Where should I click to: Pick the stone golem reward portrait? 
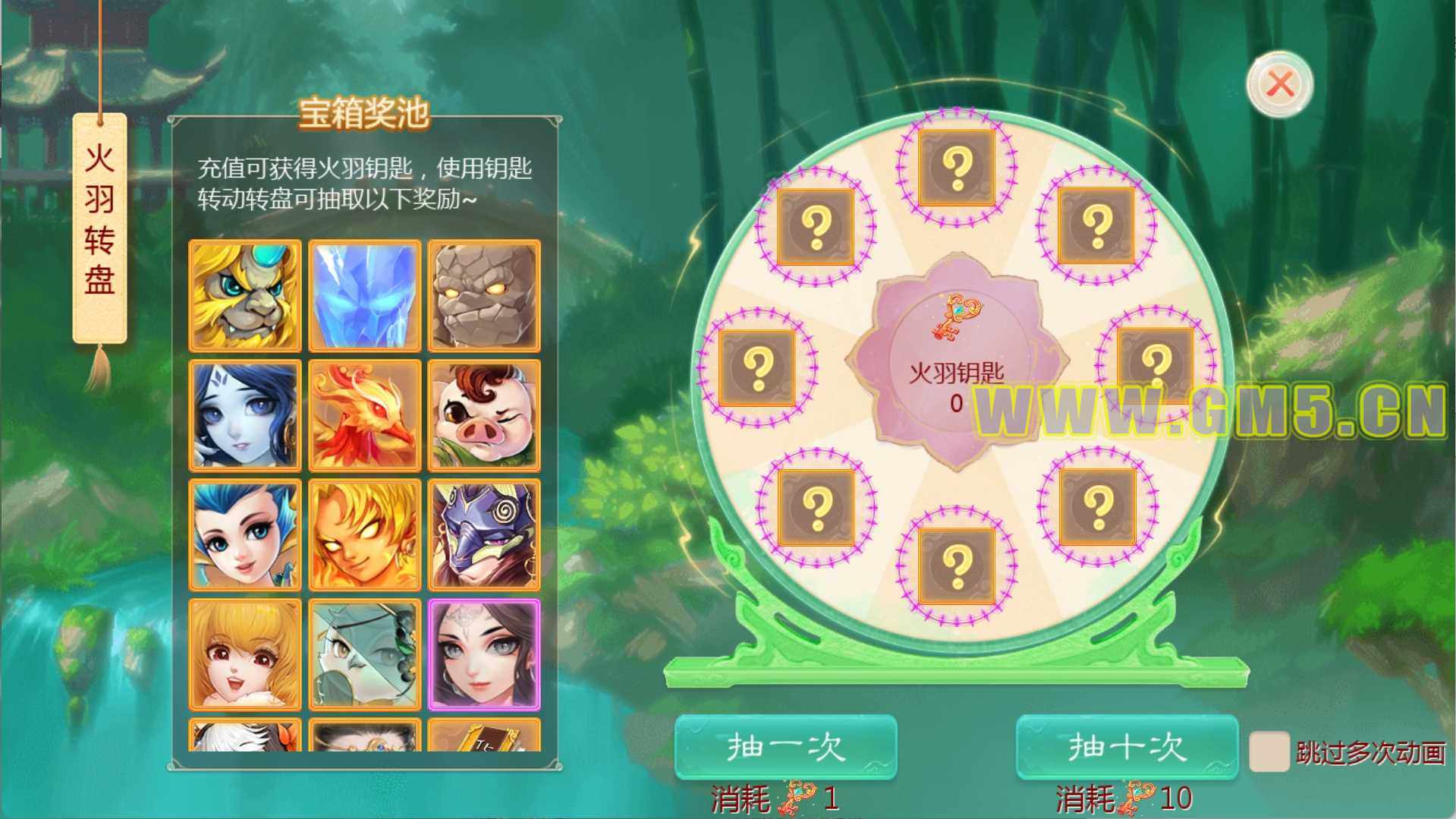coord(484,296)
